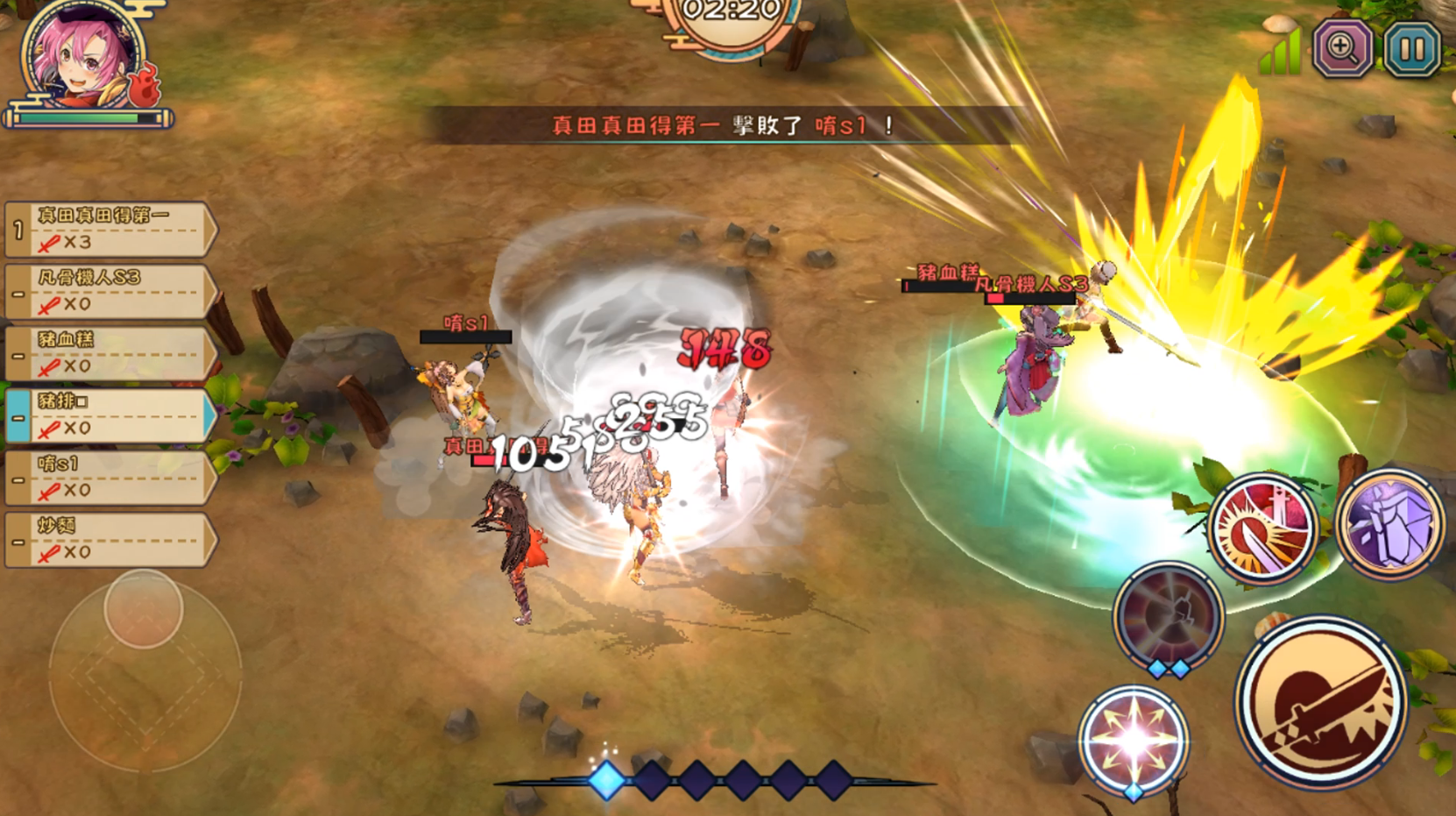Viewport: 1456px width, 816px height.
Task: Trigger the purple crystal armor skill
Action: pyautogui.click(x=1389, y=526)
